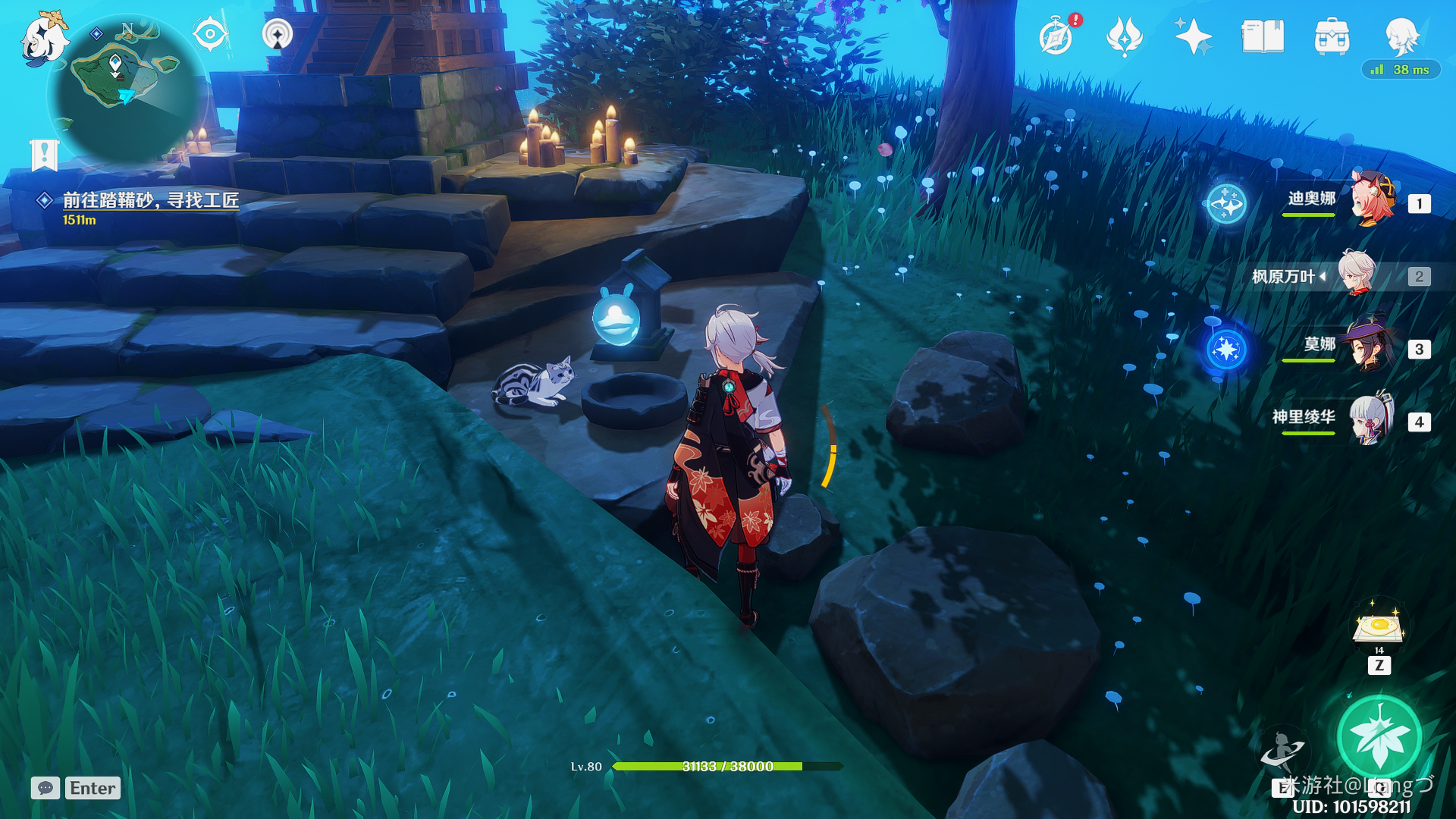This screenshot has height=819, width=1456.
Task: Click the signal beacon icon beside the minimap
Action: (x=277, y=34)
